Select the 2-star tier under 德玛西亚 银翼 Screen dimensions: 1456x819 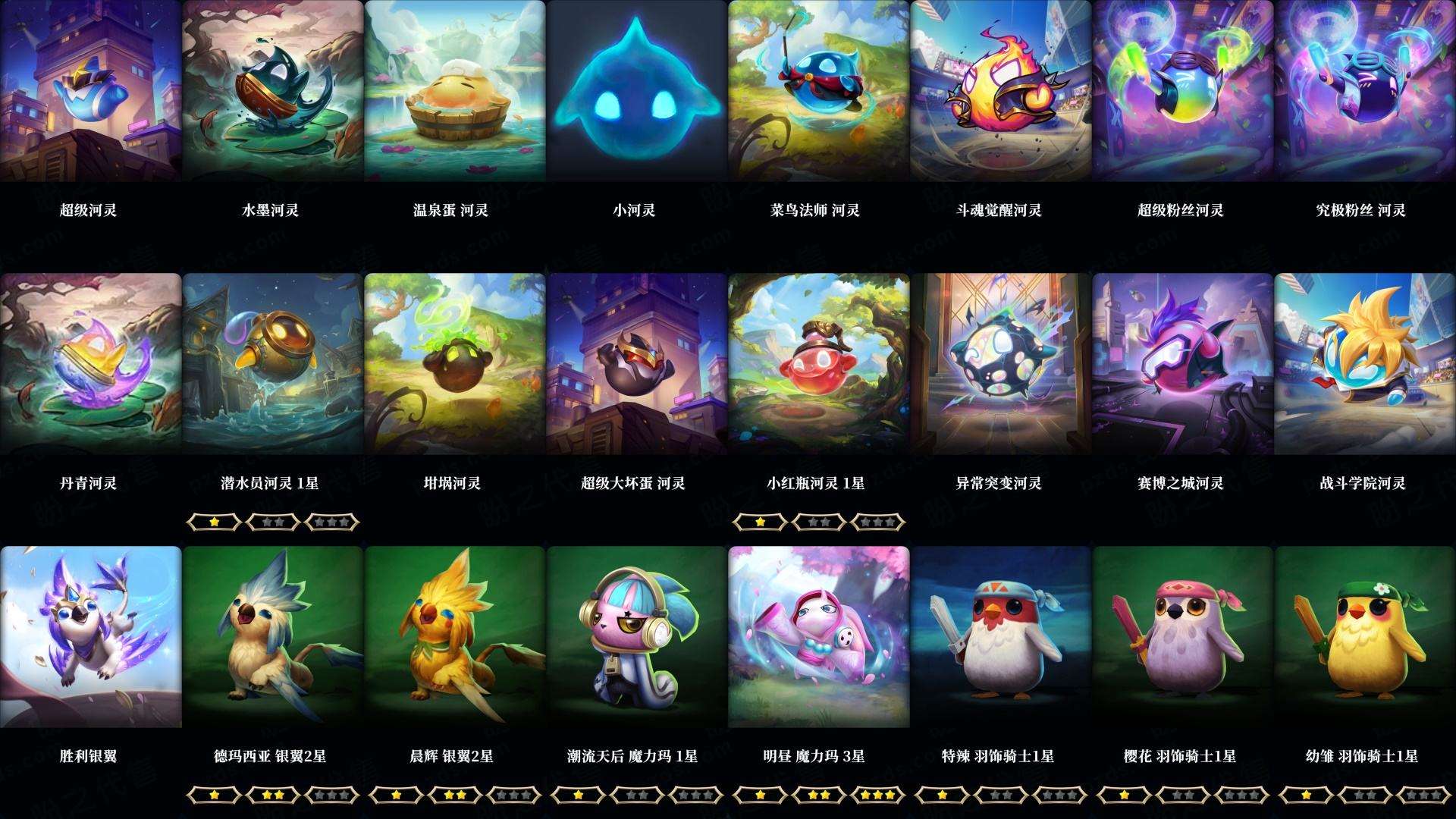pyautogui.click(x=275, y=795)
